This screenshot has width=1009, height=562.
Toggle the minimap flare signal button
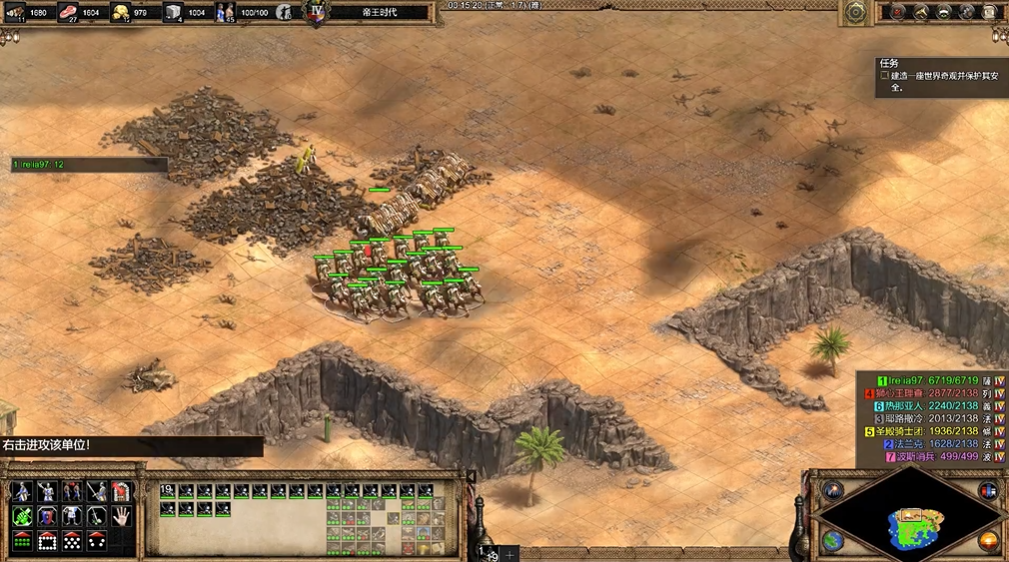click(832, 491)
